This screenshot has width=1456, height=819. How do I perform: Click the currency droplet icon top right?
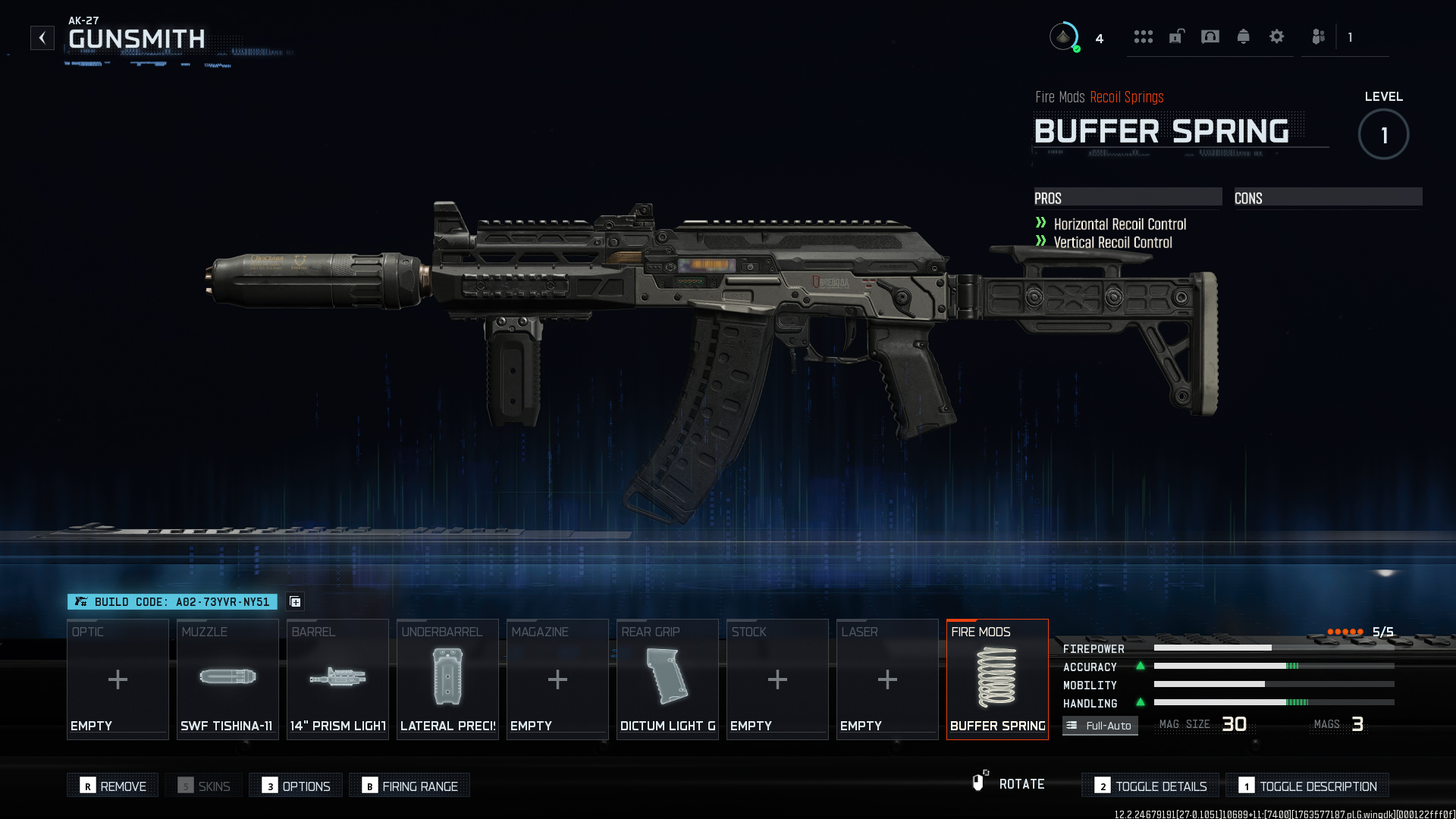point(1064,36)
